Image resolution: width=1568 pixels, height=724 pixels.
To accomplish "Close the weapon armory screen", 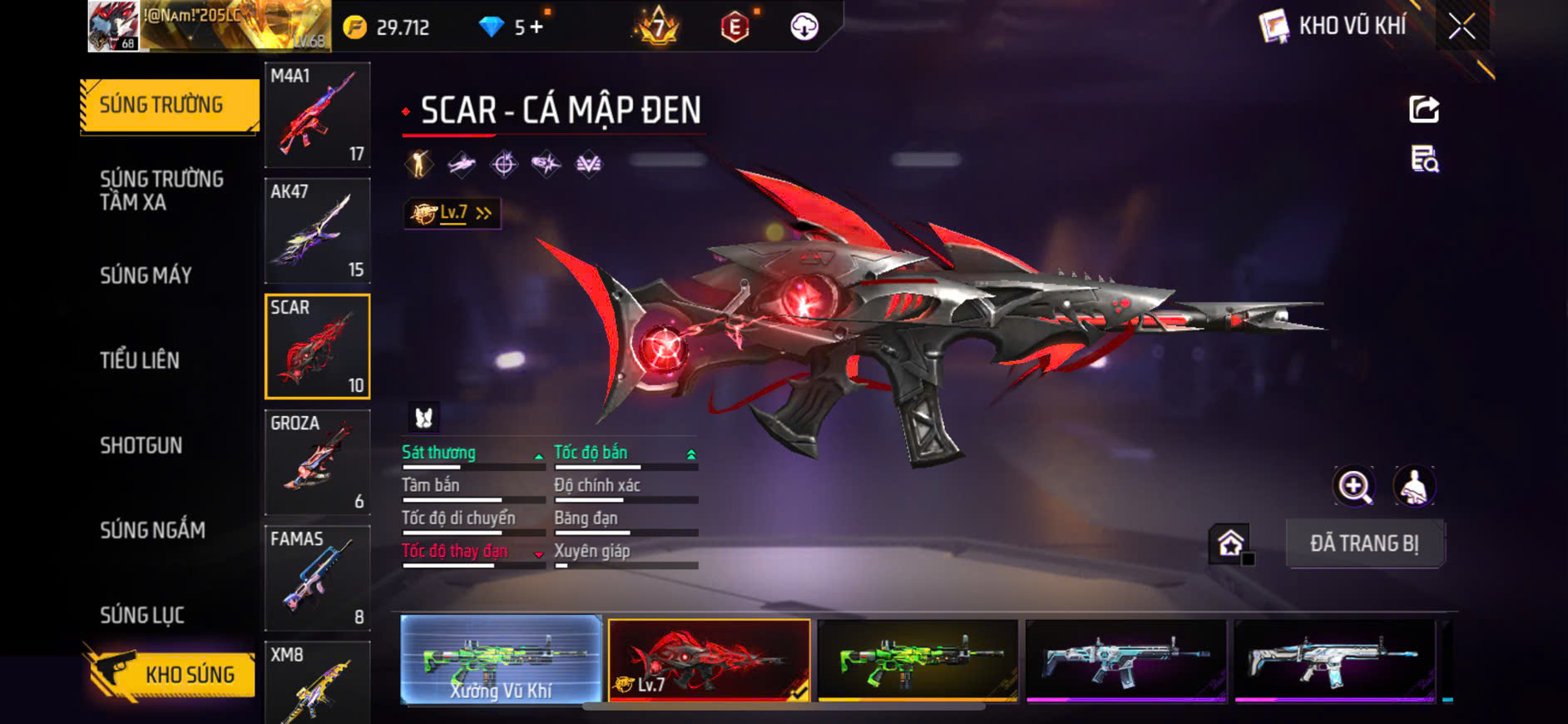I will [x=1462, y=27].
